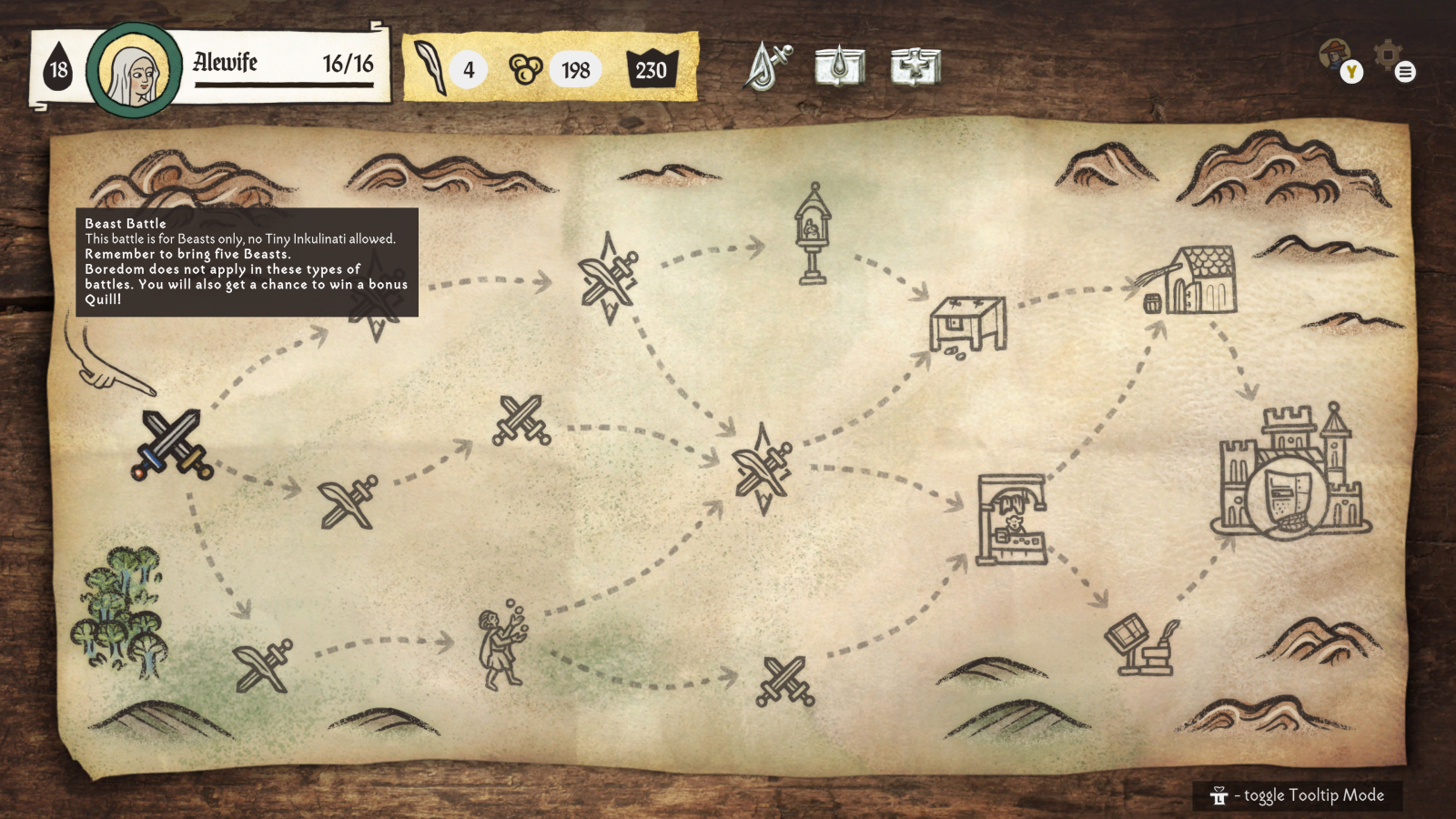
Task: Choose the wooden table with coins node
Action: [967, 325]
